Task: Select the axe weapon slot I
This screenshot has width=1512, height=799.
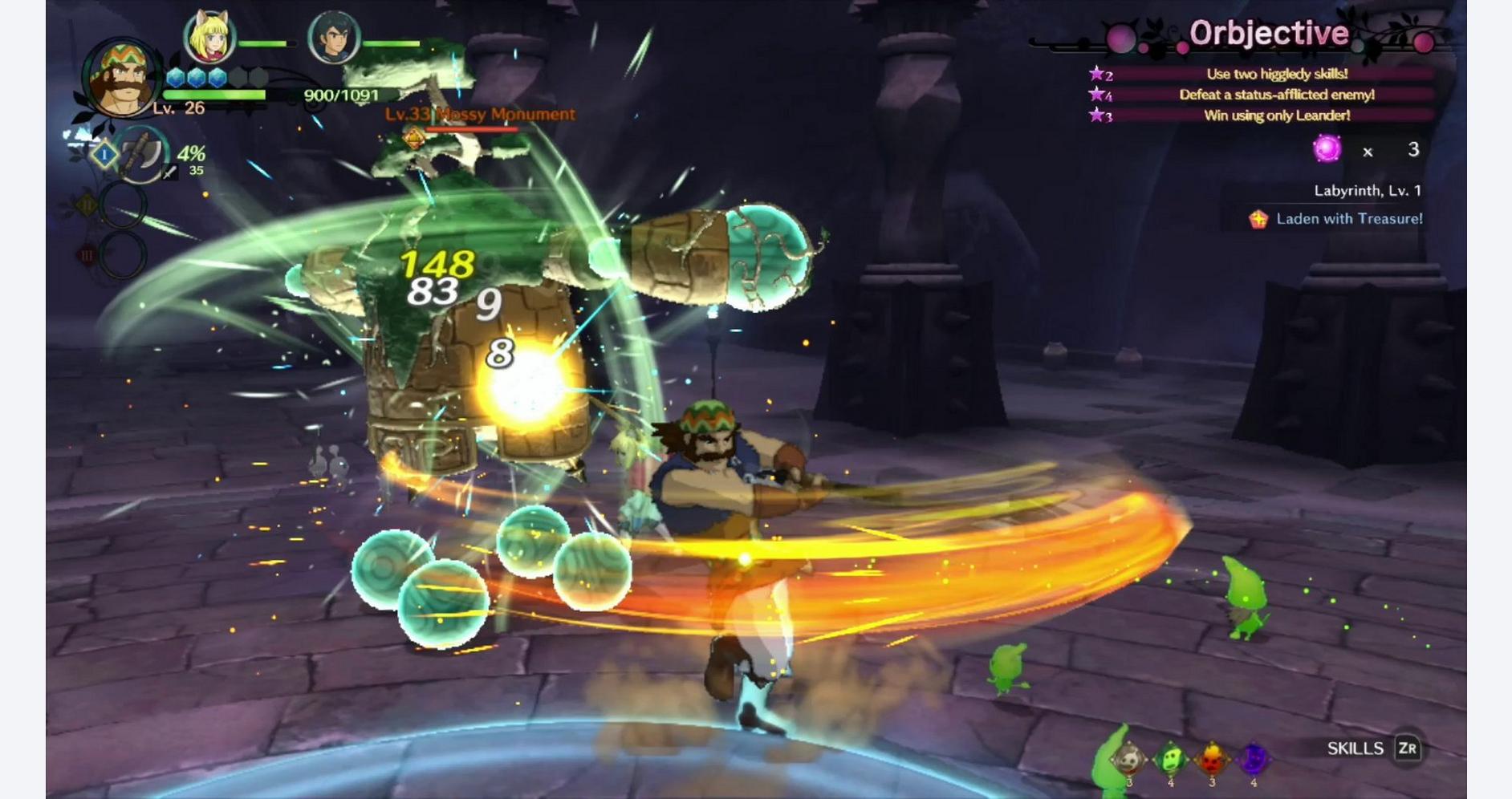Action: 140,155
